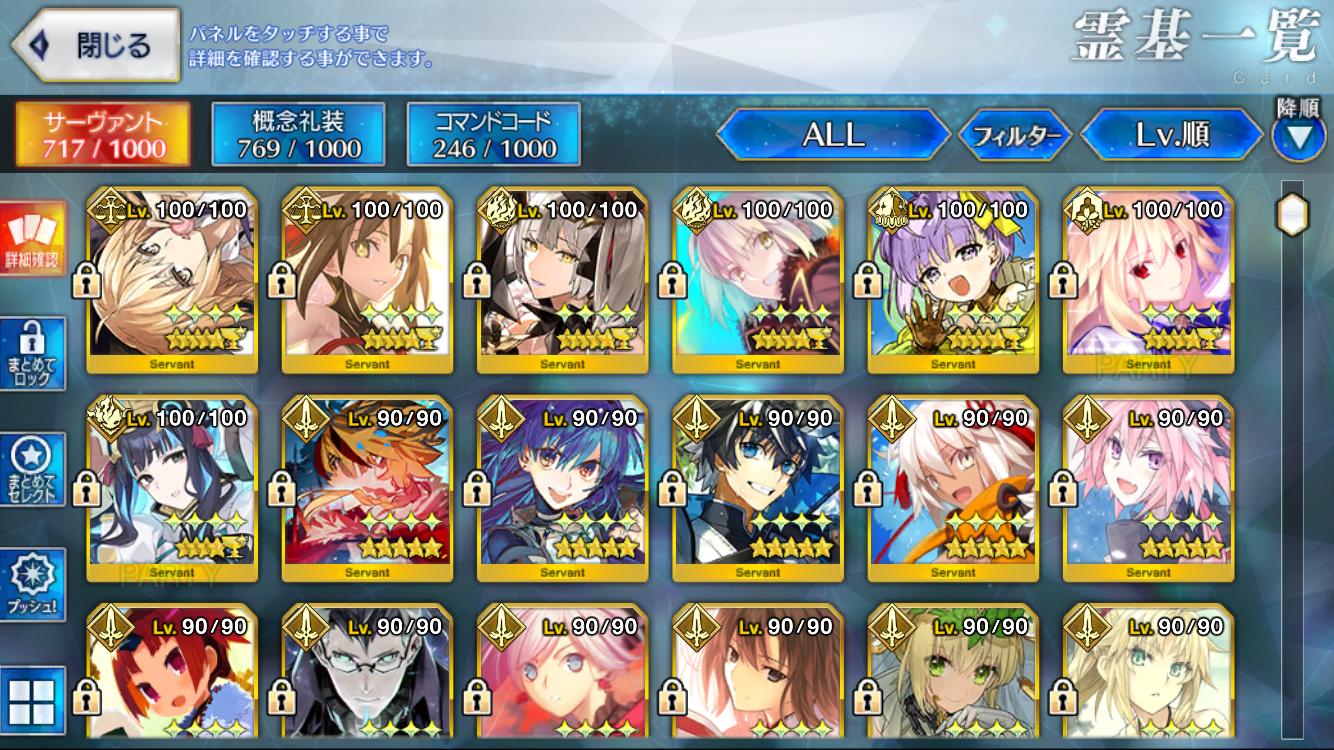Viewport: 1334px width, 750px height.
Task: Click the 詳細確認 detail check button
Action: 32,240
